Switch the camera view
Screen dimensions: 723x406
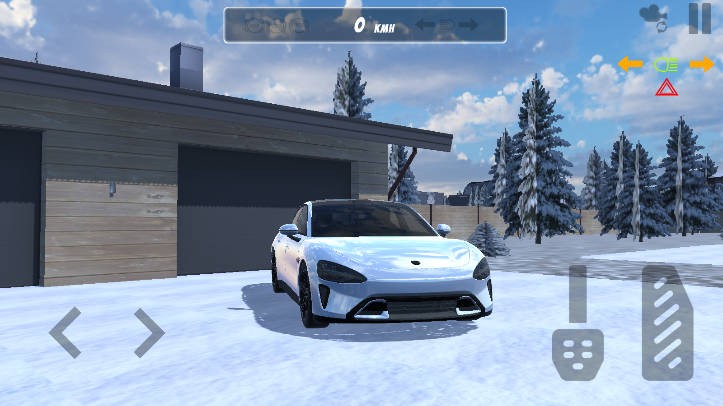point(654,17)
